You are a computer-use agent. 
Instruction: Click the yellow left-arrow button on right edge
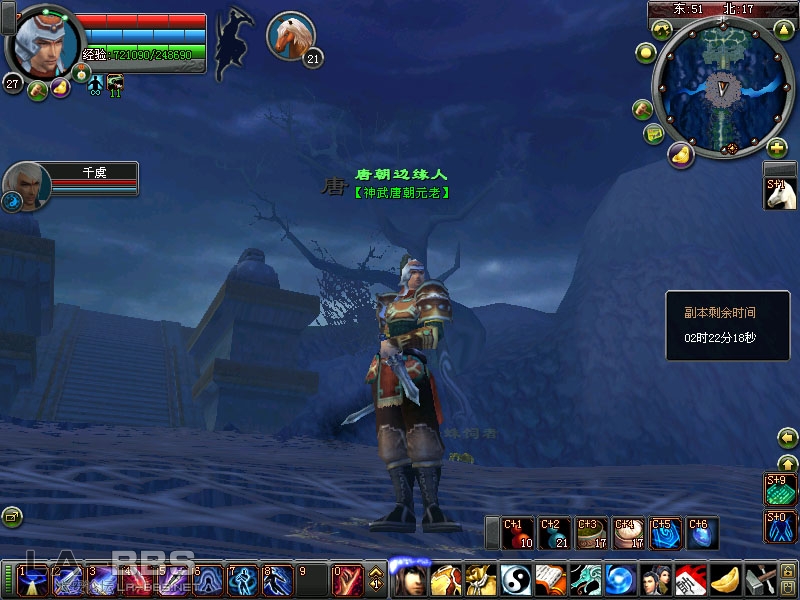click(787, 438)
